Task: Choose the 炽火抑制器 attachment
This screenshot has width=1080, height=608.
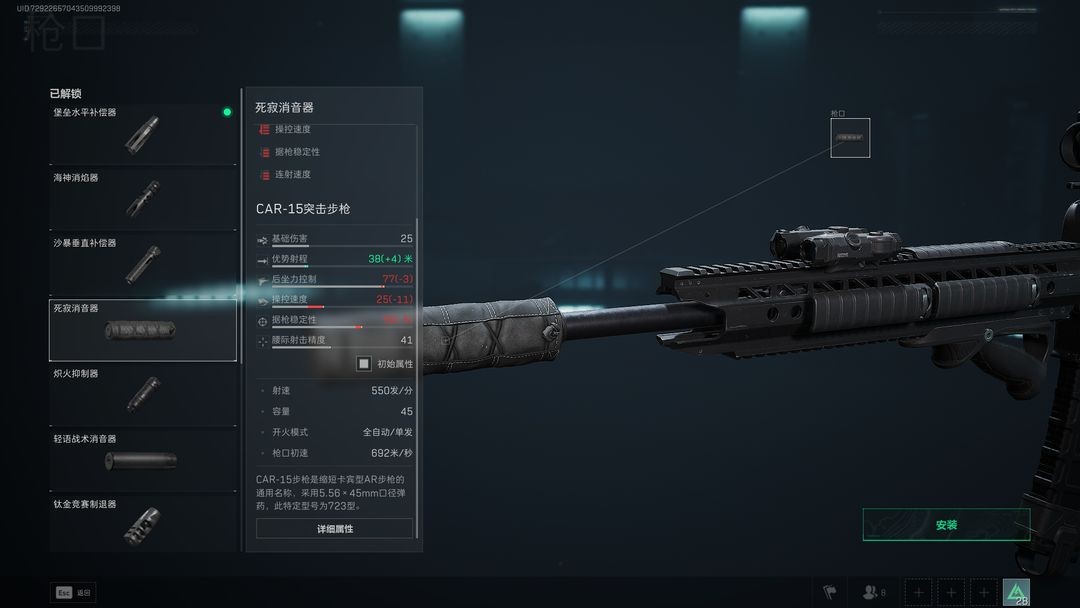Action: 142,395
